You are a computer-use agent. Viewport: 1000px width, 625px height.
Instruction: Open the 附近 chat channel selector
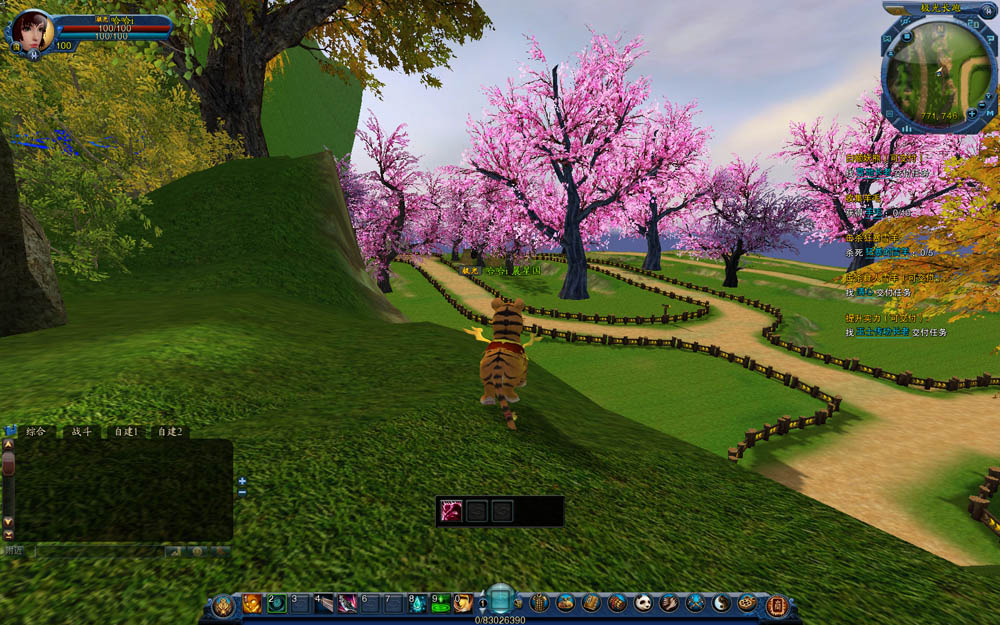(x=13, y=550)
